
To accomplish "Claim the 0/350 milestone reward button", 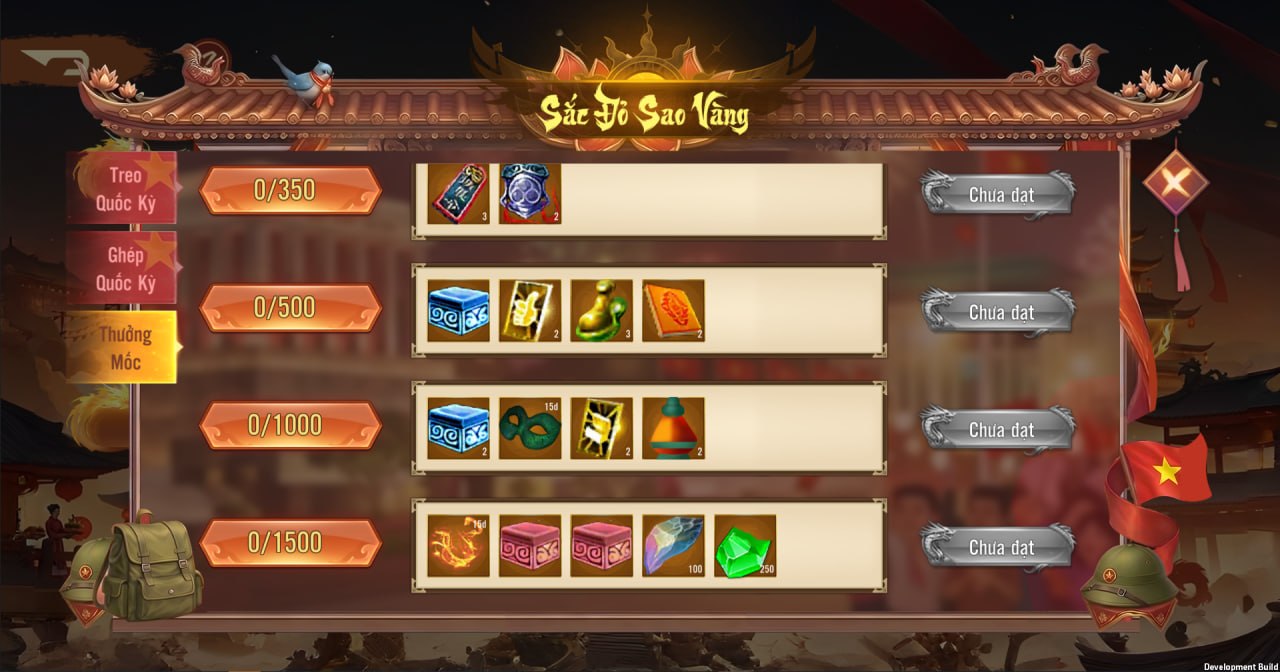I will point(999,195).
